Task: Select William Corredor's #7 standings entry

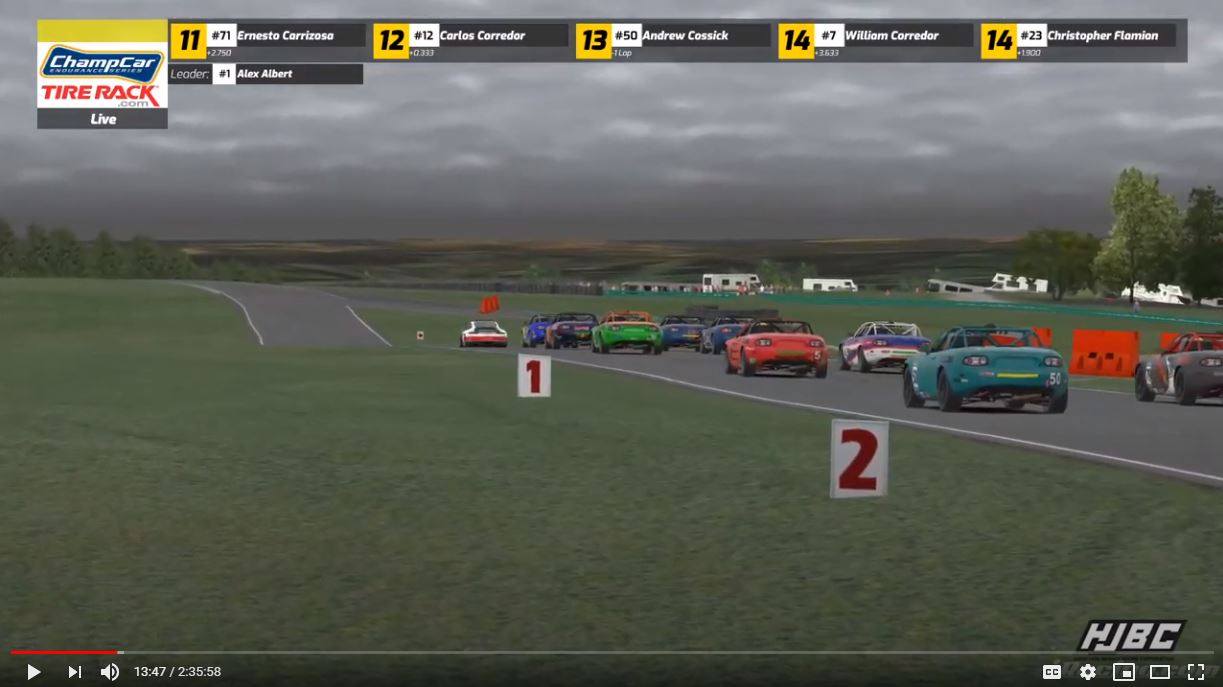Action: coord(875,40)
